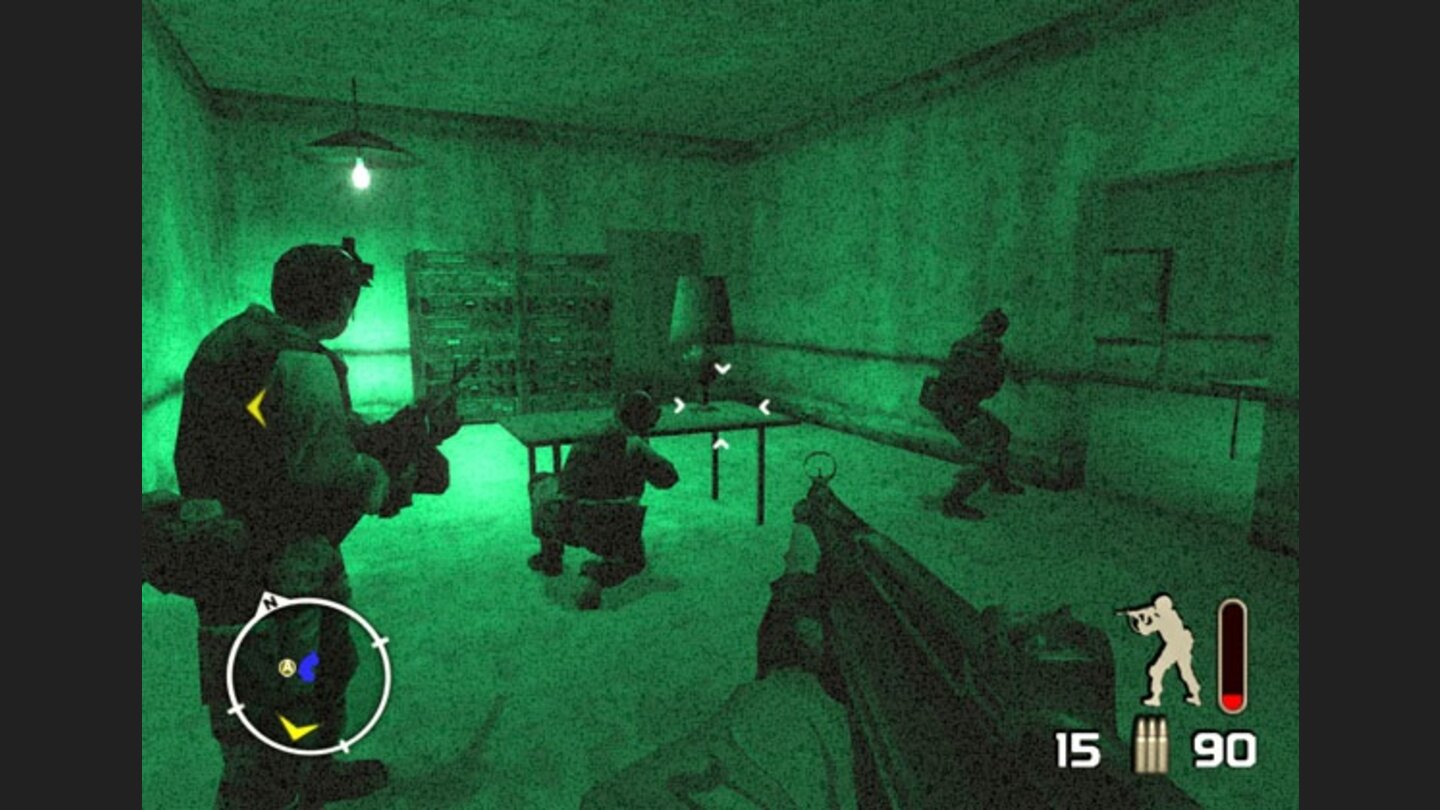Toggle the left-facing chevron marker near the table
The image size is (1440, 810).
coord(765,405)
